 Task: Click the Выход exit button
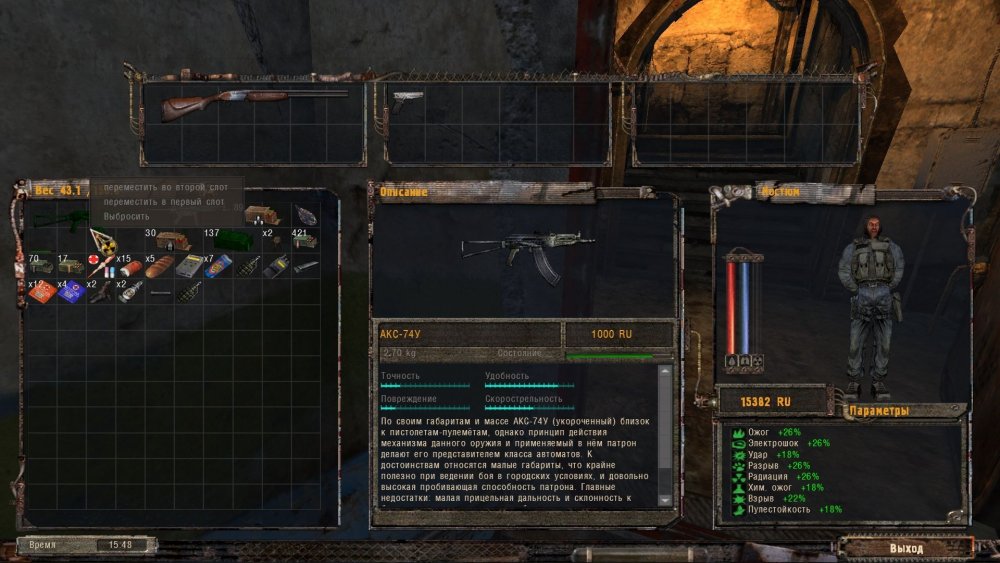pos(906,547)
